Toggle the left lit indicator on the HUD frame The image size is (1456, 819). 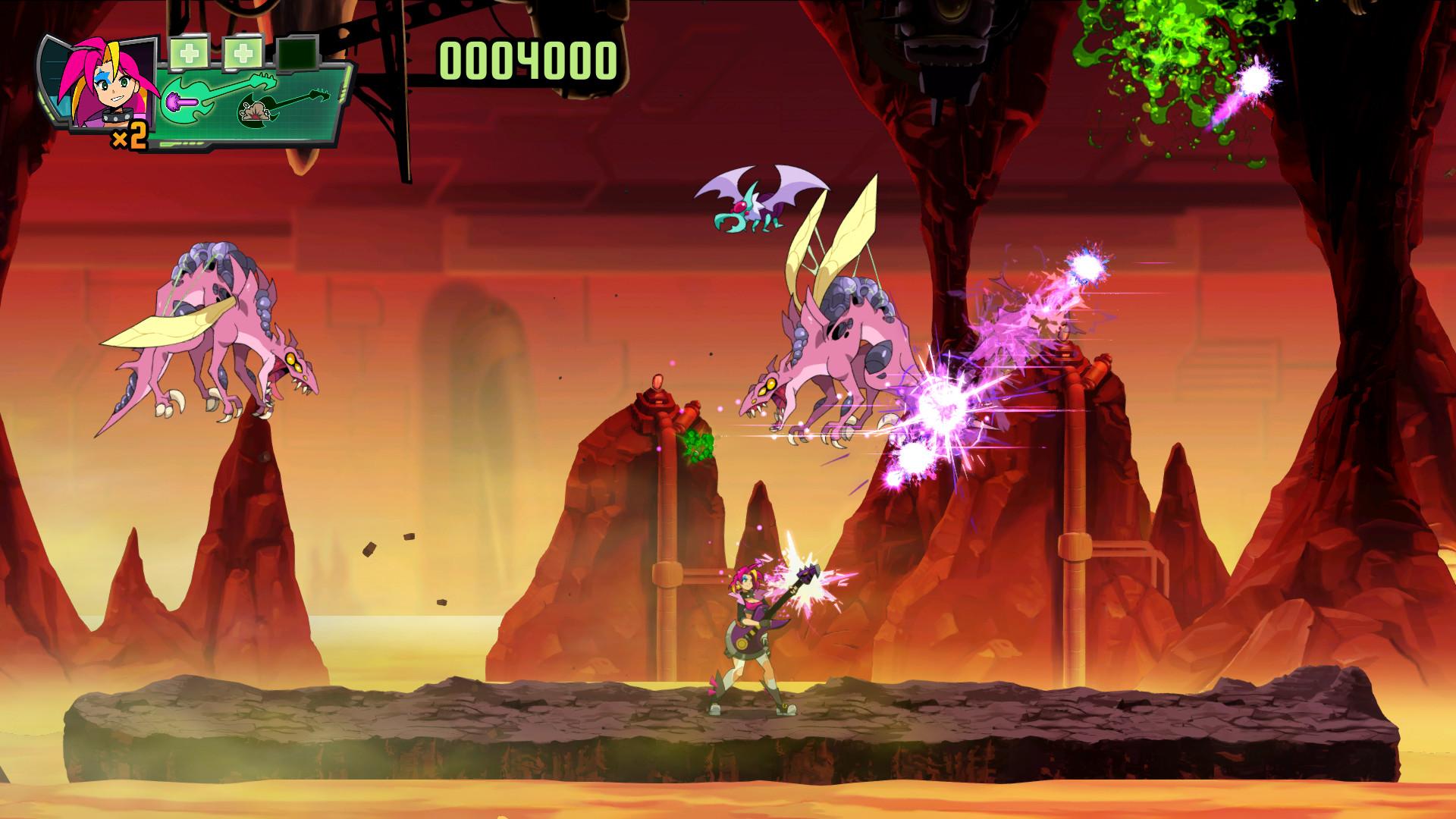point(43,106)
